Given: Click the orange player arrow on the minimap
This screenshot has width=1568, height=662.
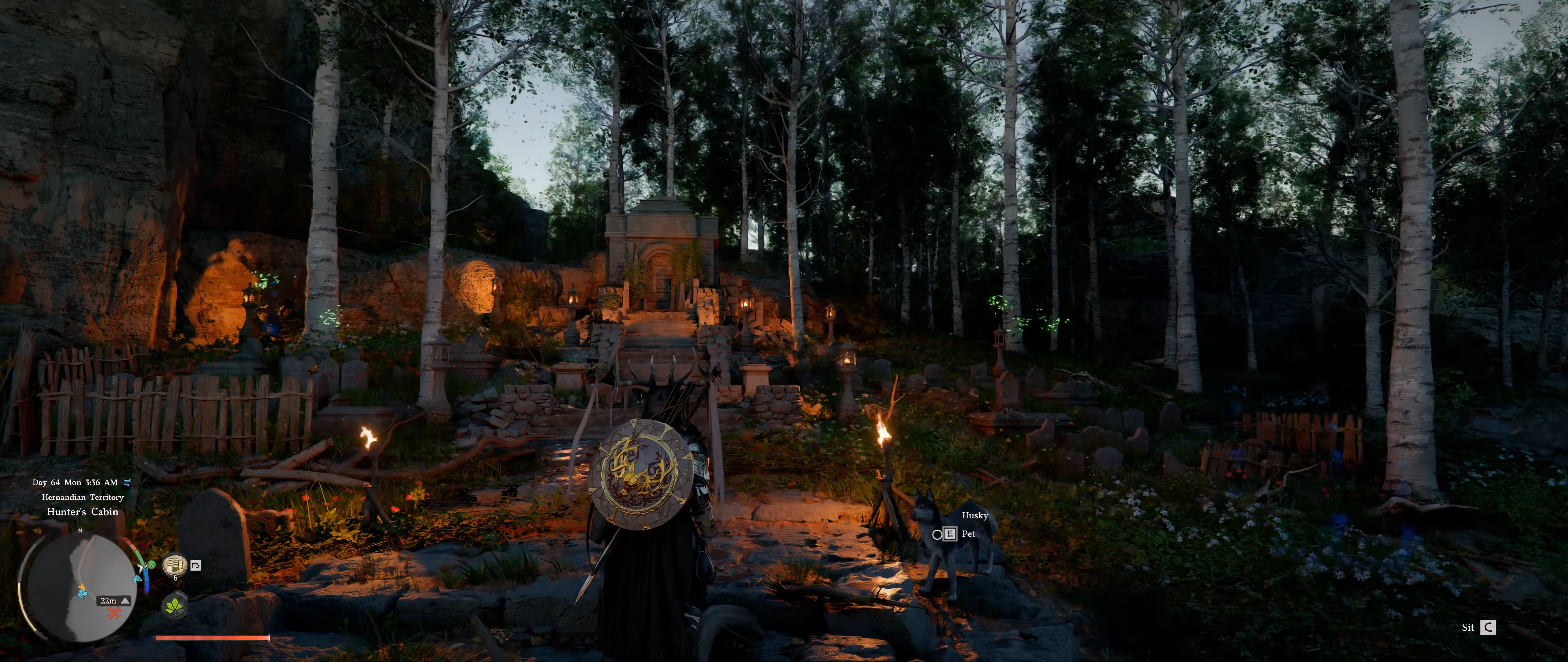Looking at the screenshot, I should click(82, 587).
